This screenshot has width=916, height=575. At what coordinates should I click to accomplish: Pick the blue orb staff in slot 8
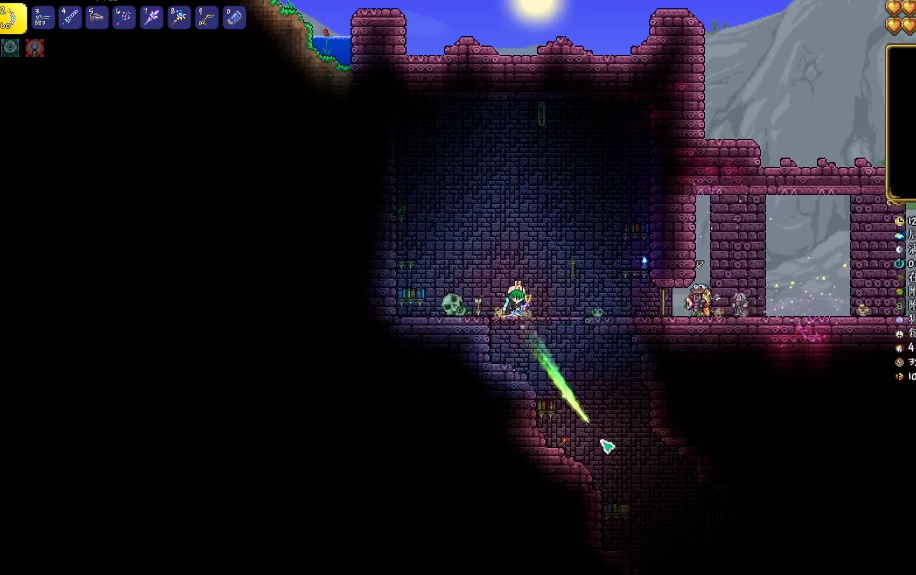coord(179,17)
